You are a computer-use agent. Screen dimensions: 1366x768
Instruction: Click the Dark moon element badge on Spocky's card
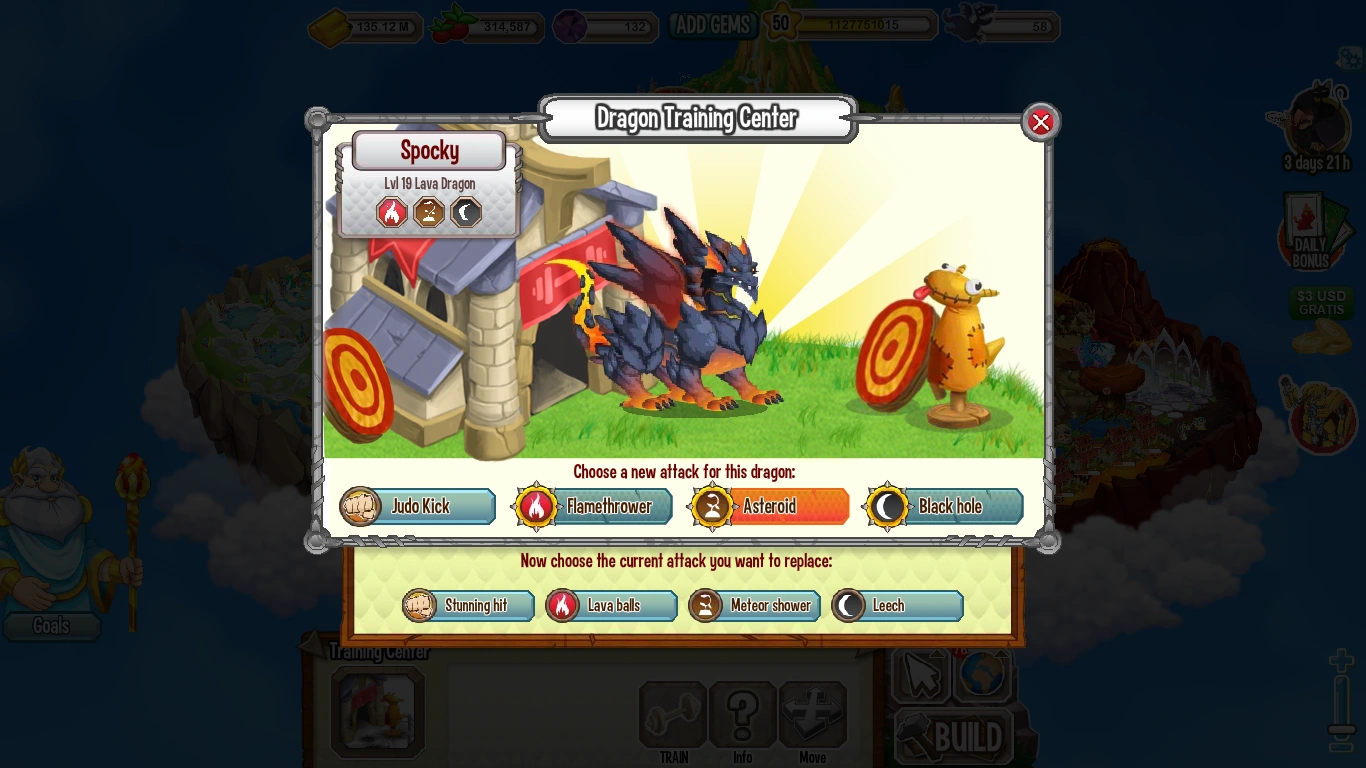[x=465, y=212]
